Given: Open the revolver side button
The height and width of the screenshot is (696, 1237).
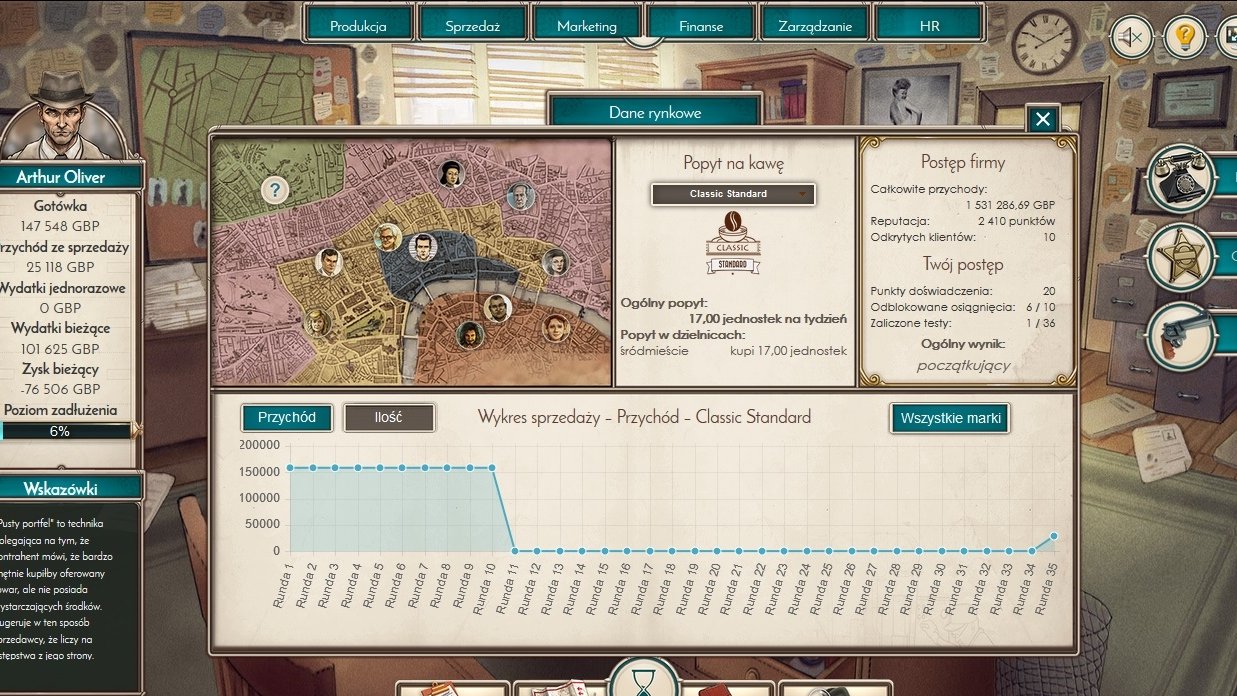Looking at the screenshot, I should pyautogui.click(x=1181, y=335).
